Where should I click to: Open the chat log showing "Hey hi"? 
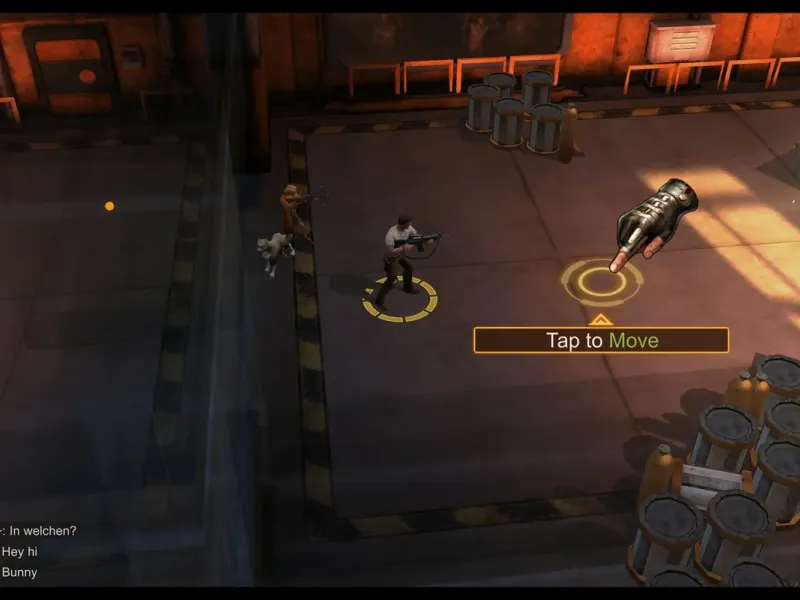click(20, 551)
